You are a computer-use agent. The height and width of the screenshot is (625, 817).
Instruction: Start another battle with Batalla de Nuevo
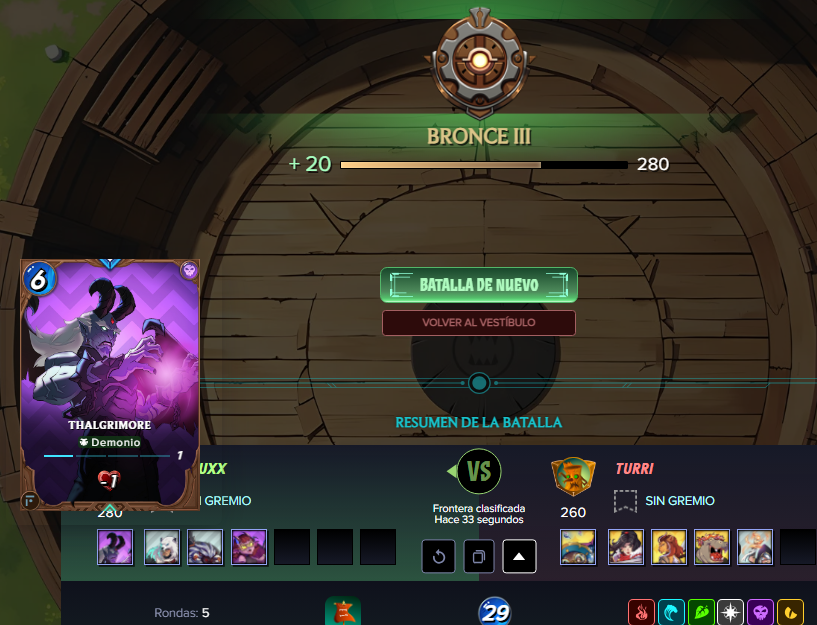click(x=478, y=285)
